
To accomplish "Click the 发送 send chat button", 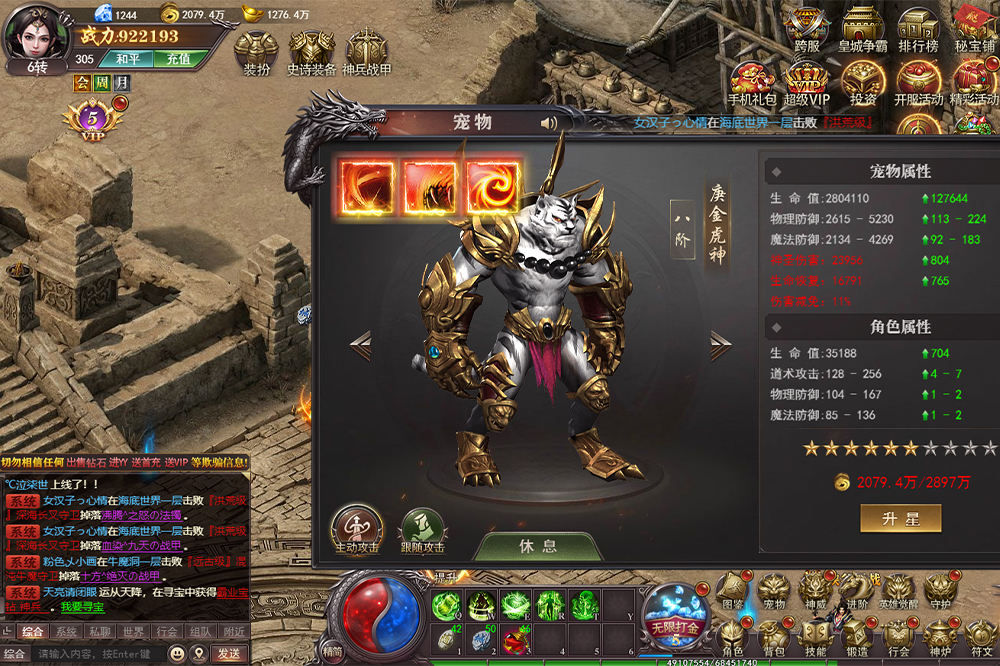I will click(x=227, y=653).
